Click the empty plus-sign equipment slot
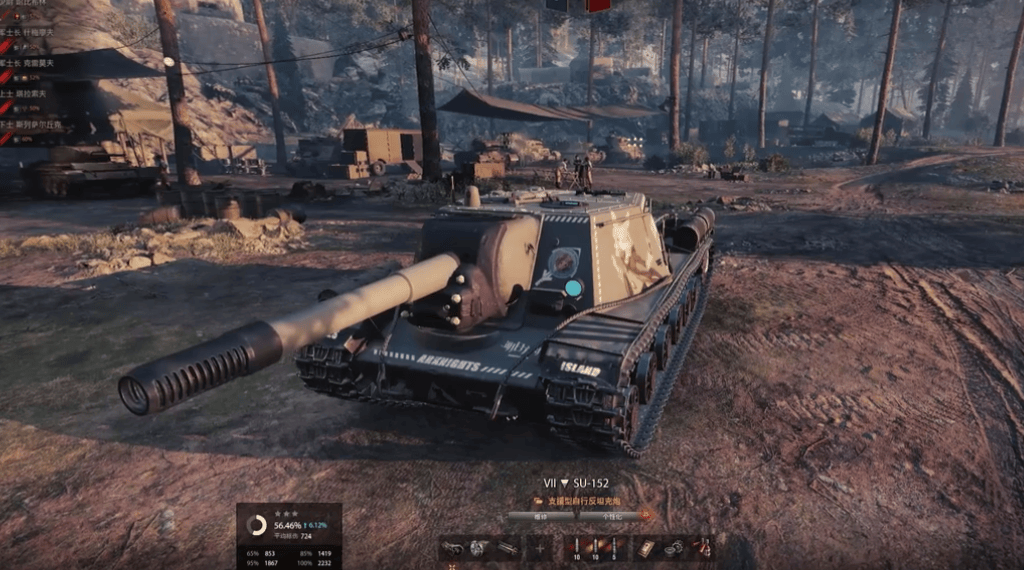This screenshot has width=1024, height=570. click(540, 548)
